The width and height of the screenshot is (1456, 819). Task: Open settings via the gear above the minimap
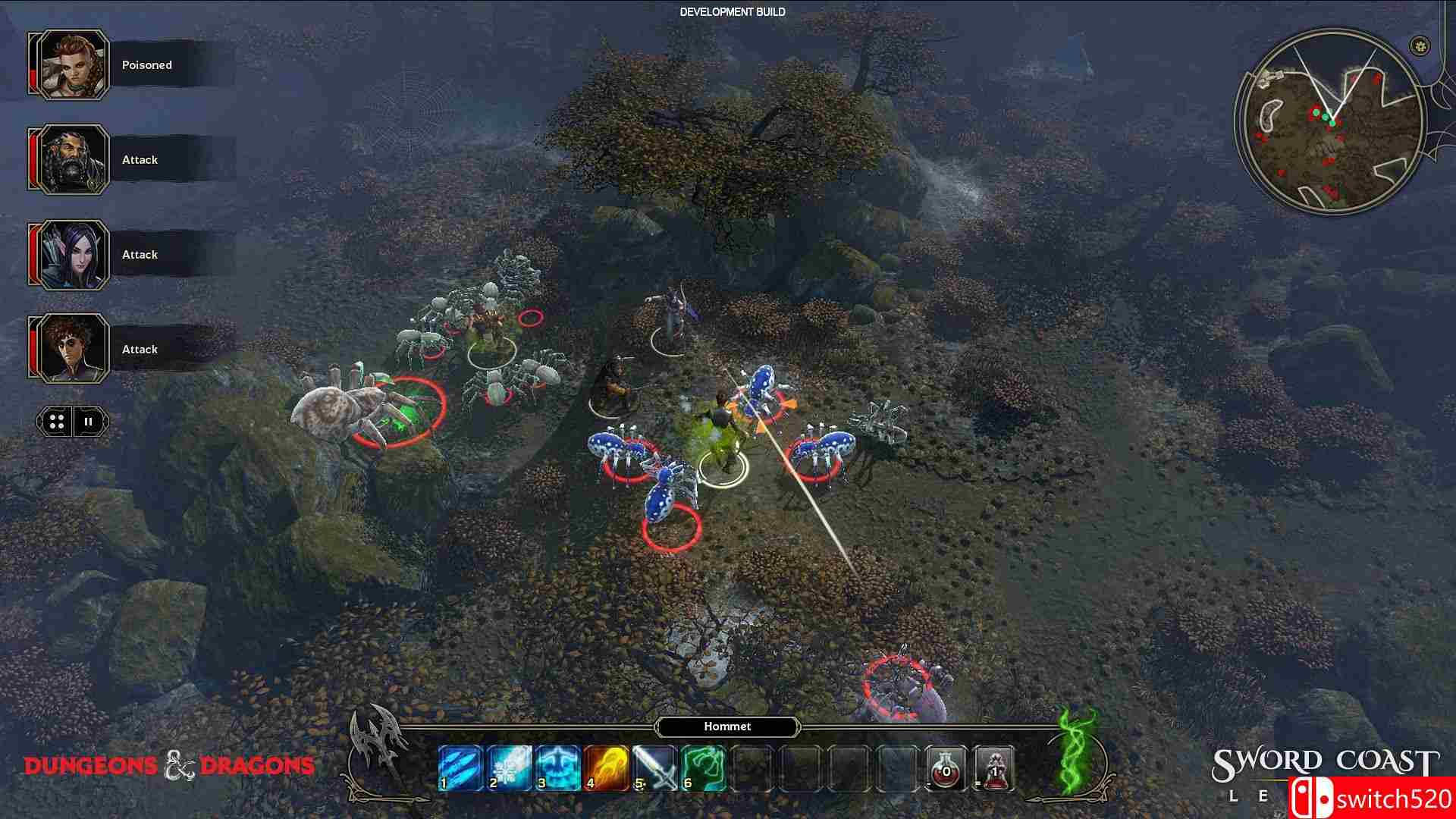(1419, 44)
